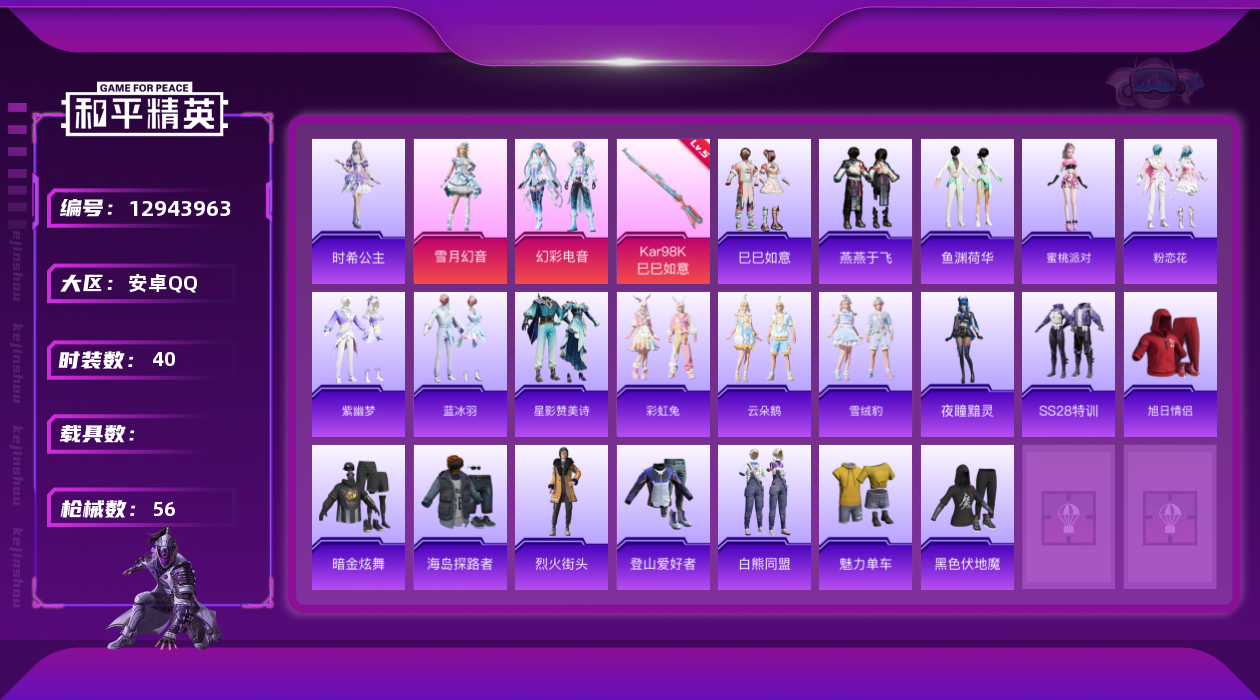Image resolution: width=1260 pixels, height=700 pixels.
Task: Open the 海岛探路者 outfit card
Action: coord(460,517)
